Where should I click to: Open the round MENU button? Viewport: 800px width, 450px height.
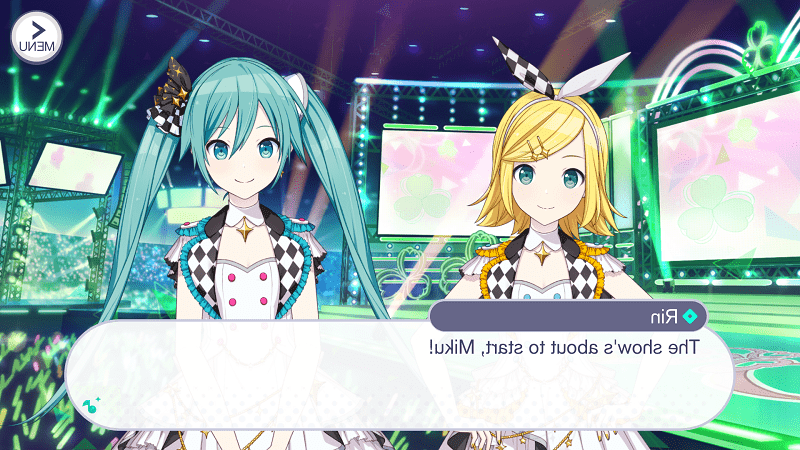(37, 37)
